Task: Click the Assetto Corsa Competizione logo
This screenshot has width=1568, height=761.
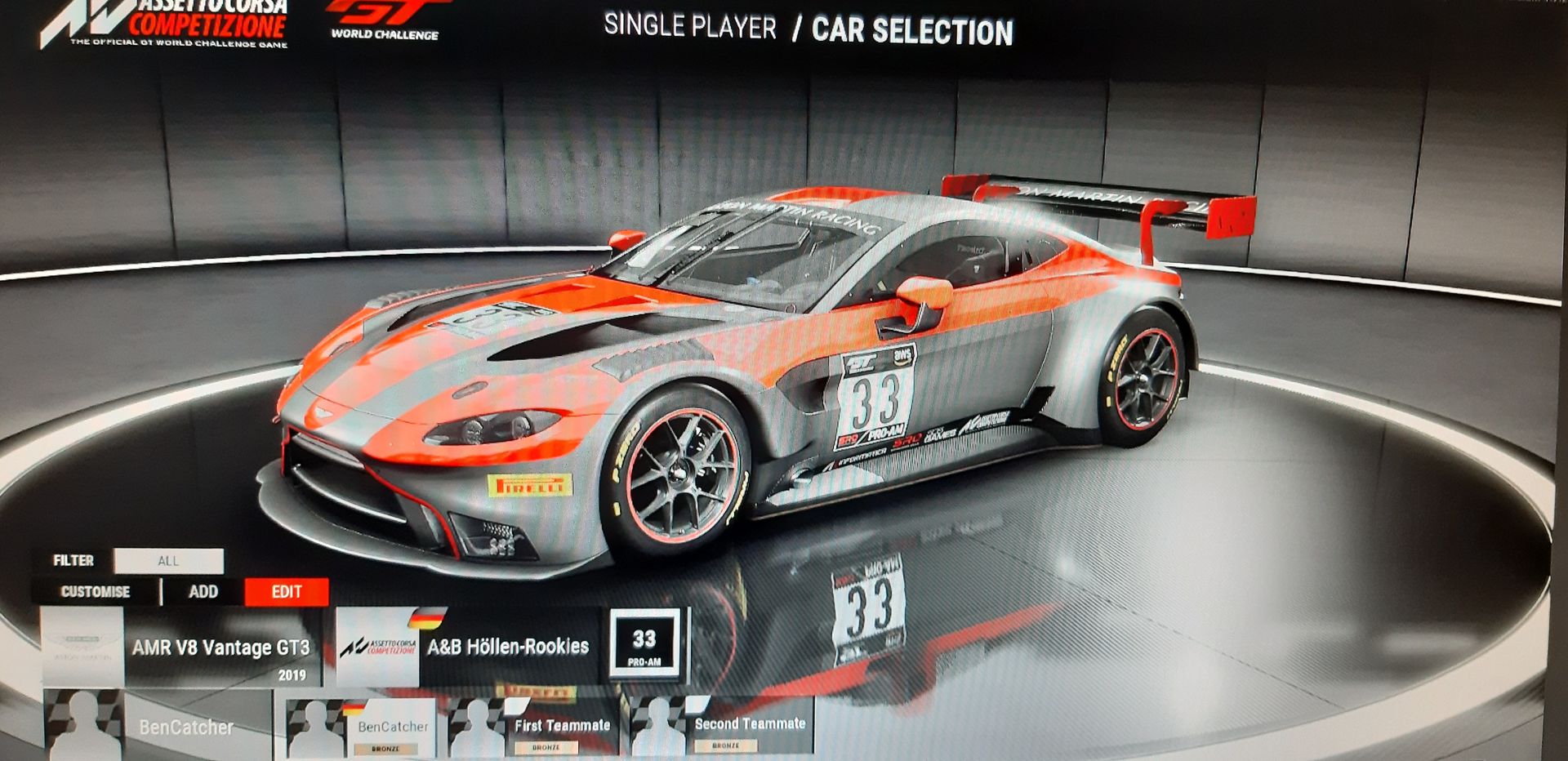Action: tap(167, 23)
